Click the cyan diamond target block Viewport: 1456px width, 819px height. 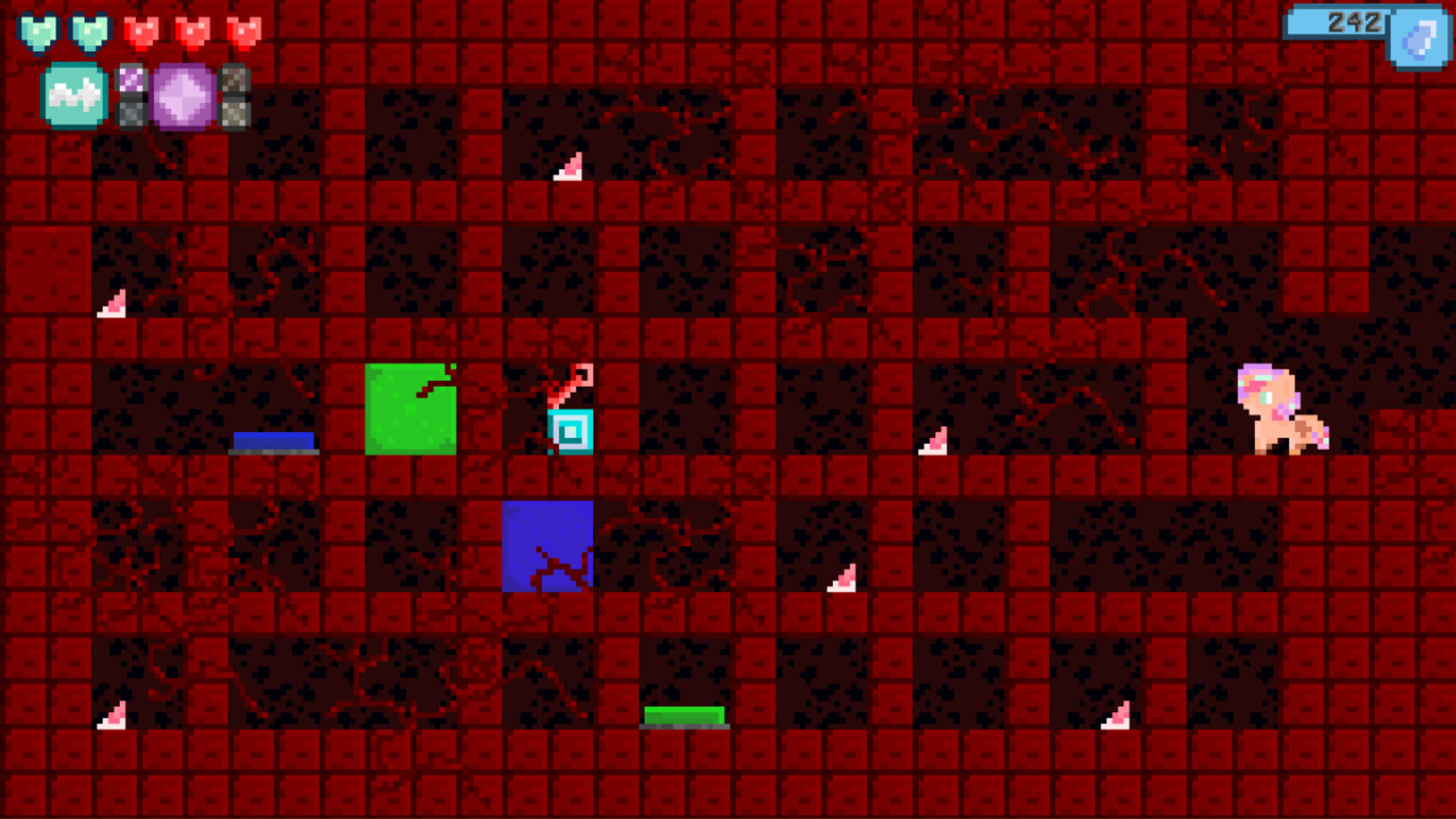point(569,432)
